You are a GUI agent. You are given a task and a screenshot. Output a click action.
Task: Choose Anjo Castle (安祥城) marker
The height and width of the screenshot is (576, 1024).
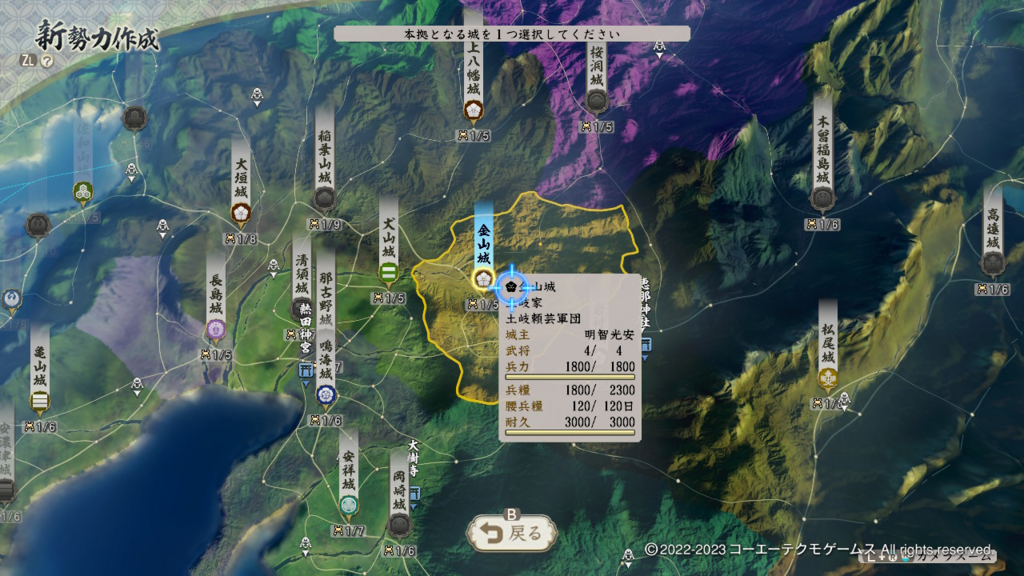[x=348, y=503]
